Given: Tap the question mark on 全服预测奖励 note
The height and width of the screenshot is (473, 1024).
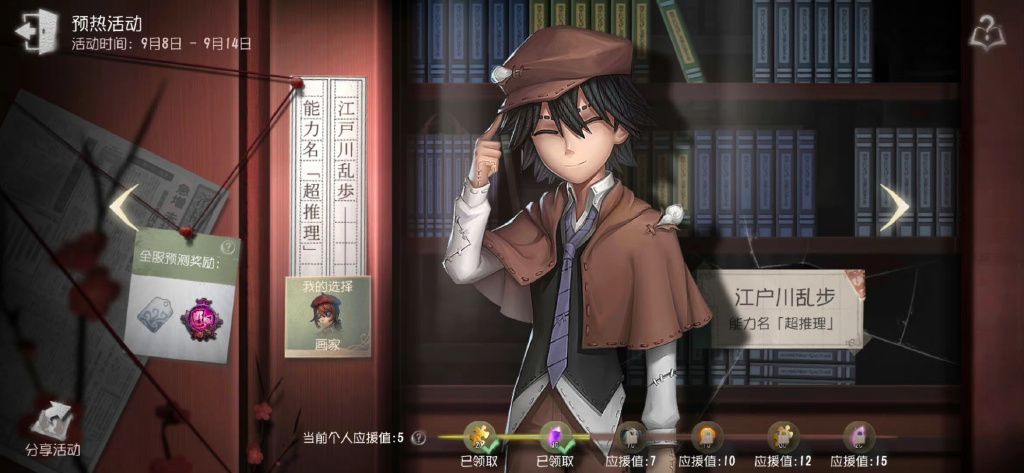Looking at the screenshot, I should 229,248.
